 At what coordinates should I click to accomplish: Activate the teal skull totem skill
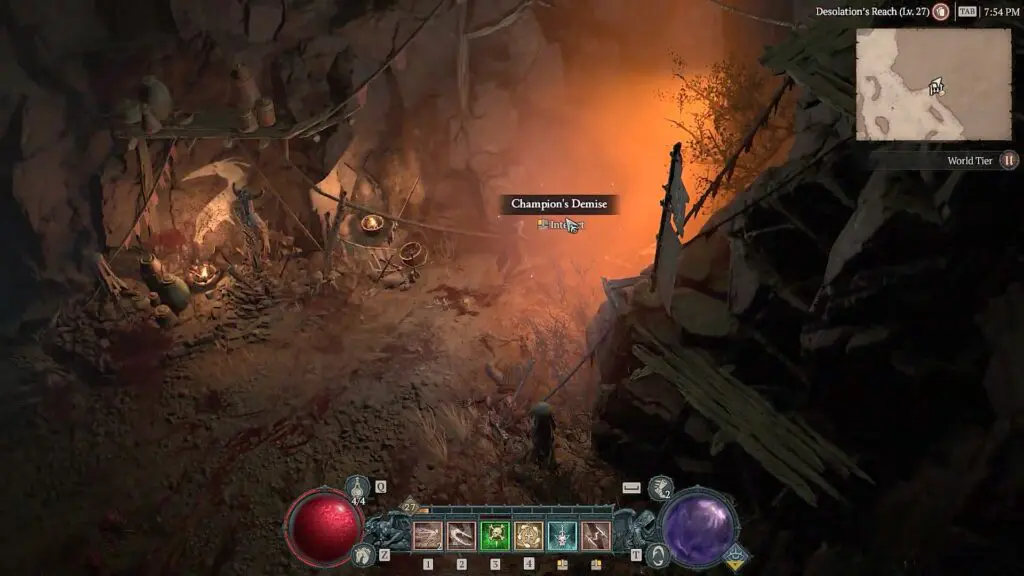562,537
